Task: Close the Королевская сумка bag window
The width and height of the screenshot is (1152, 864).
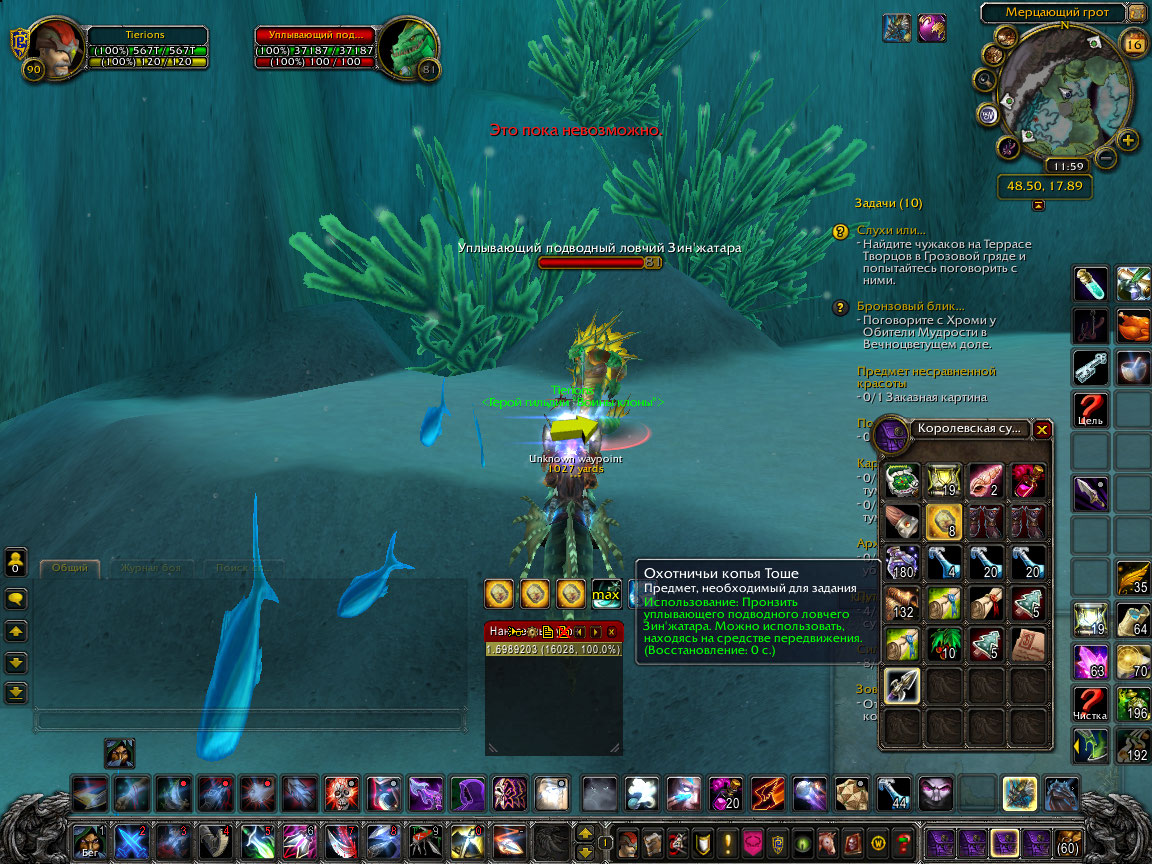Action: [x=1042, y=429]
